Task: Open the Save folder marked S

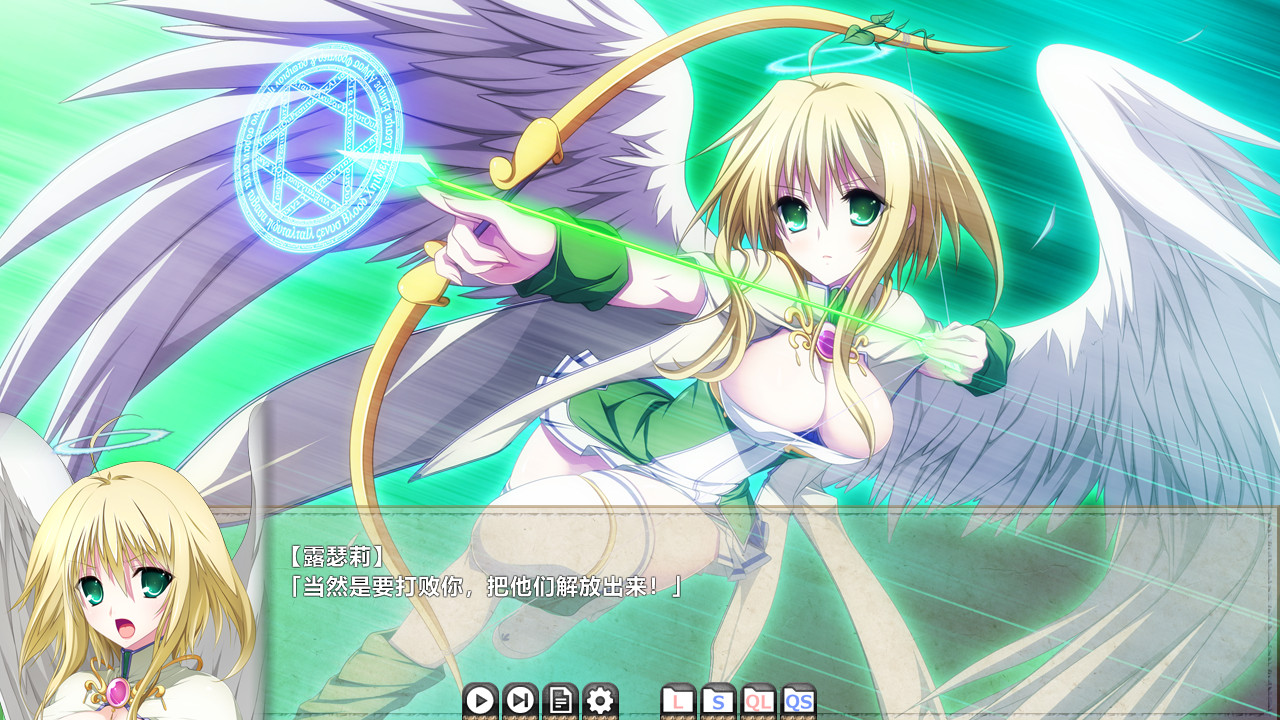Action: coord(718,701)
